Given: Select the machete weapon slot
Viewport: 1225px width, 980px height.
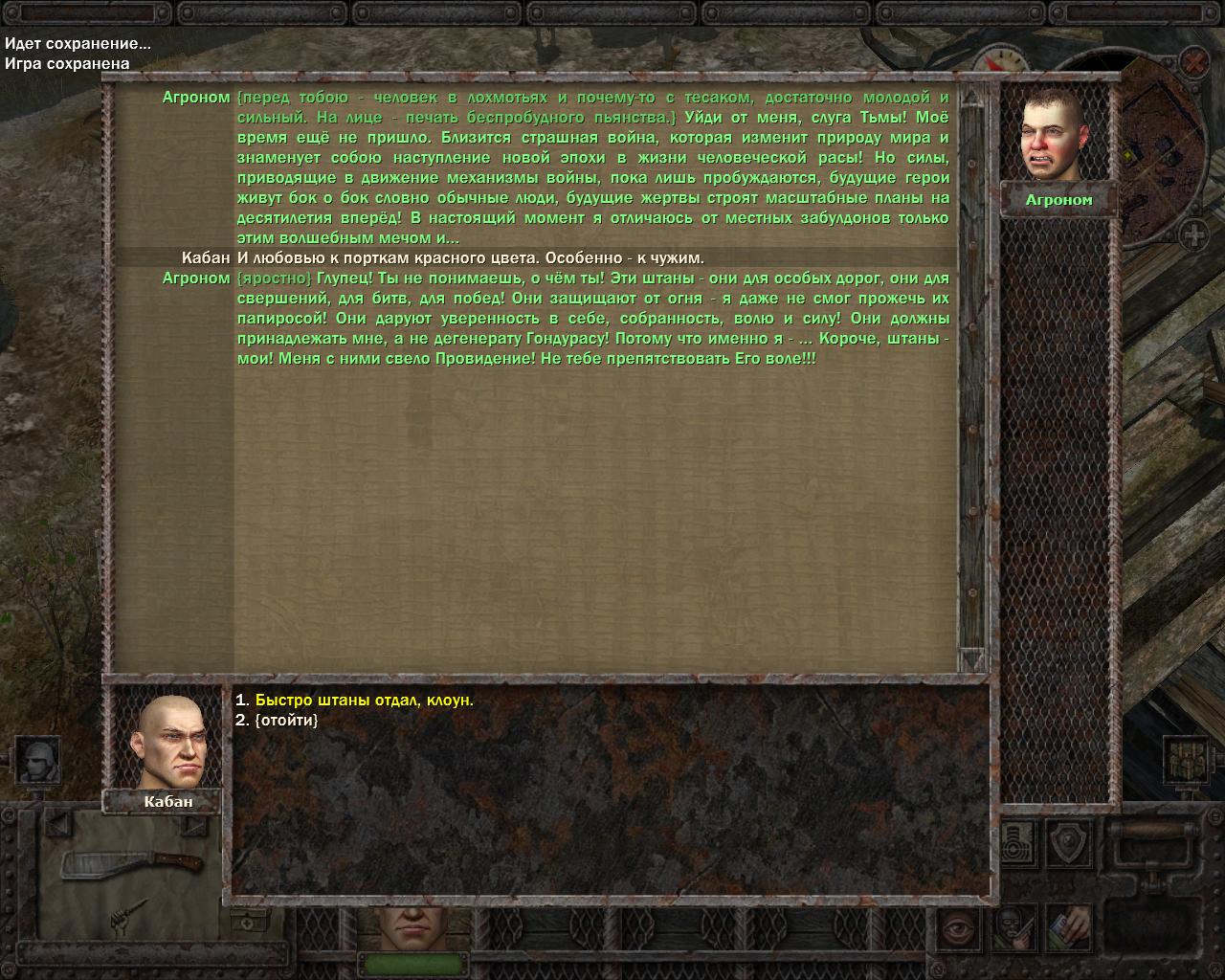Looking at the screenshot, I should [132, 862].
